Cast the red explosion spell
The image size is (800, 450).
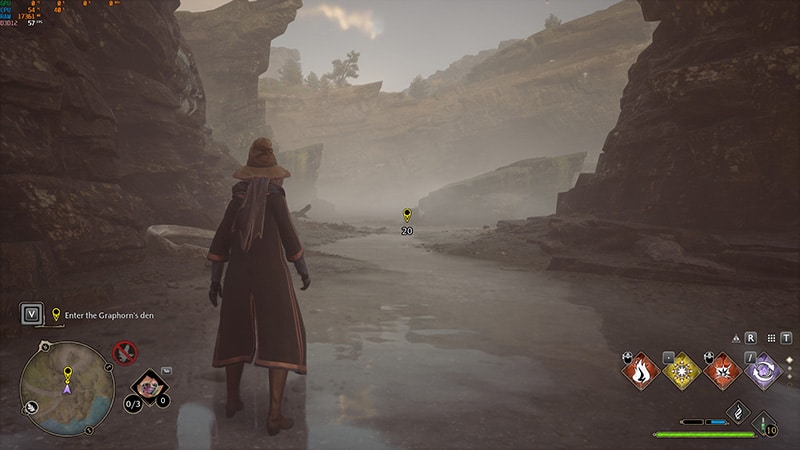click(x=722, y=371)
